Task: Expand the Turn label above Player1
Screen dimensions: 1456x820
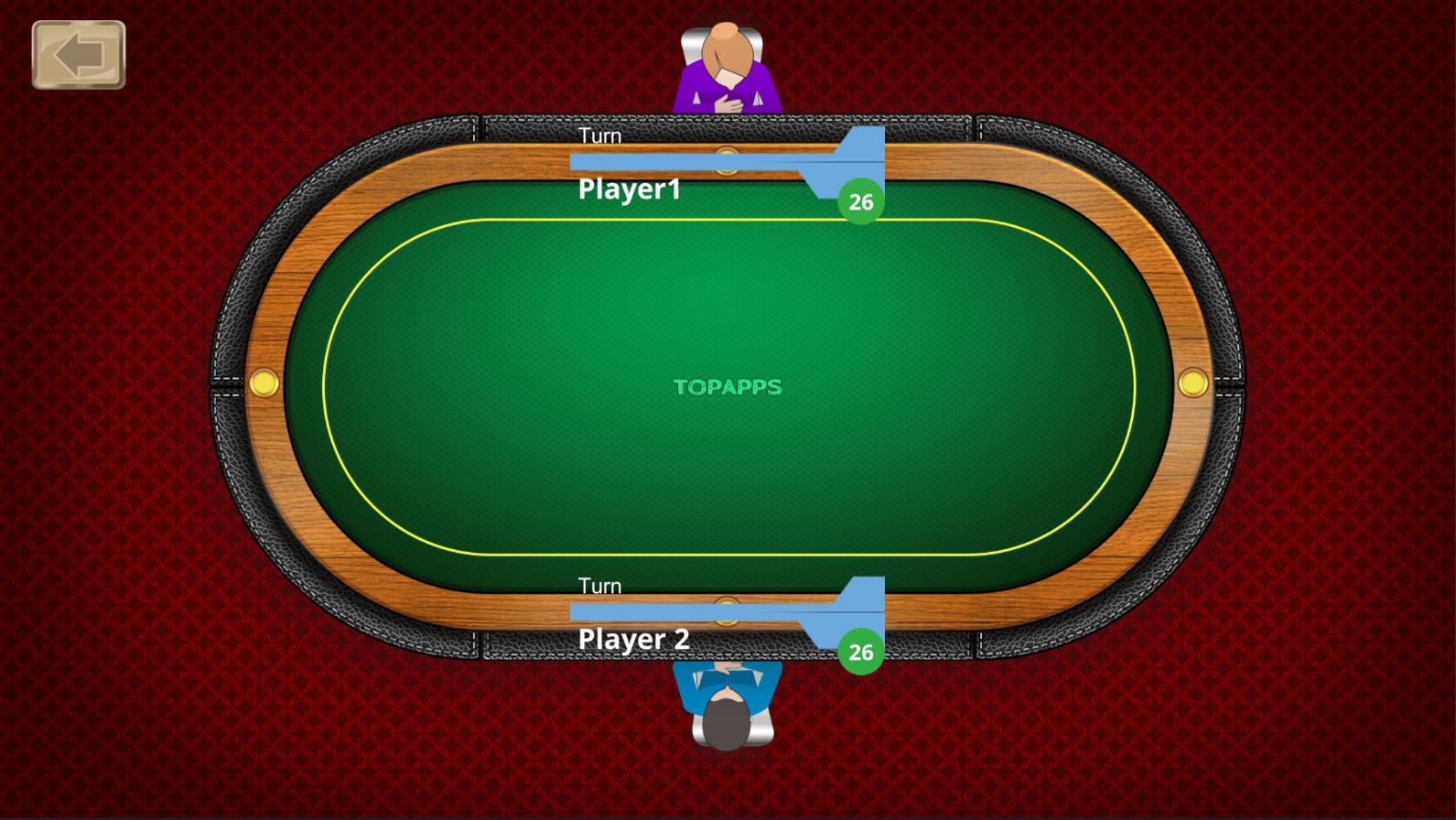Action: [599, 135]
